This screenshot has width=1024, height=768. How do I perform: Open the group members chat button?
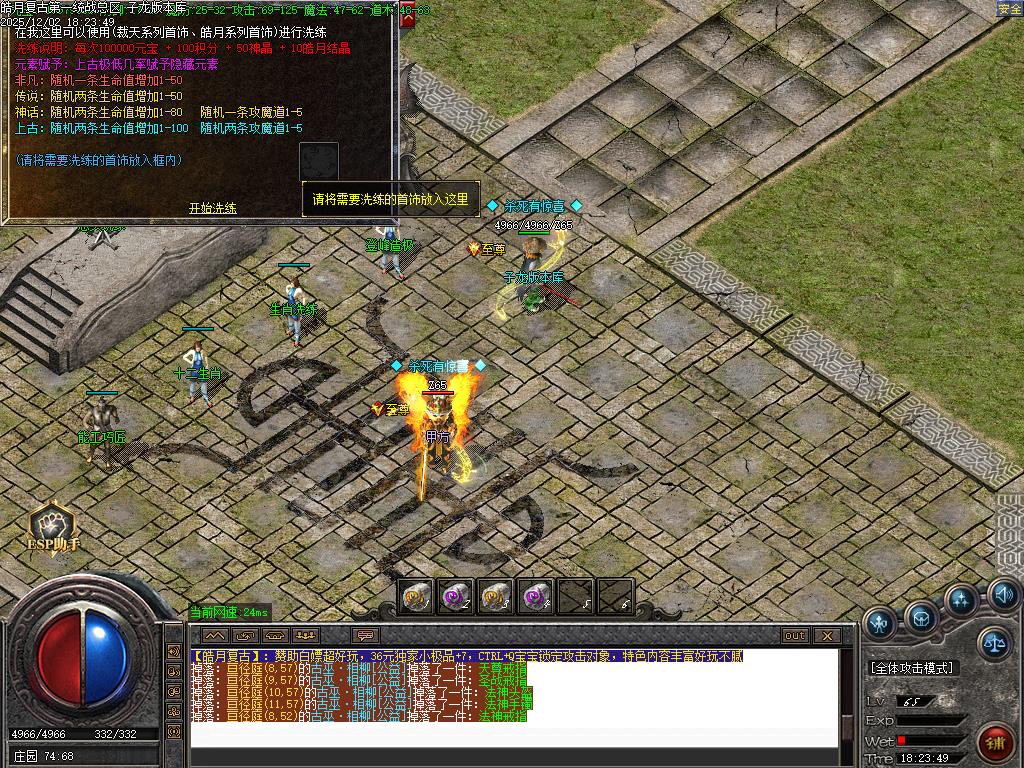pyautogui.click(x=306, y=635)
